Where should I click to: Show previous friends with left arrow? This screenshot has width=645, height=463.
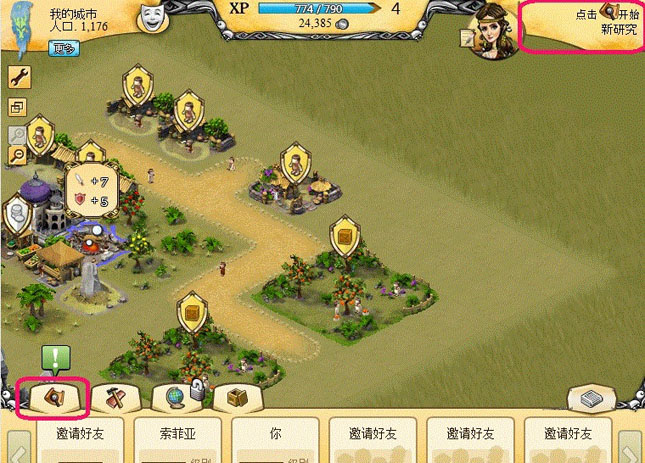pyautogui.click(x=16, y=445)
